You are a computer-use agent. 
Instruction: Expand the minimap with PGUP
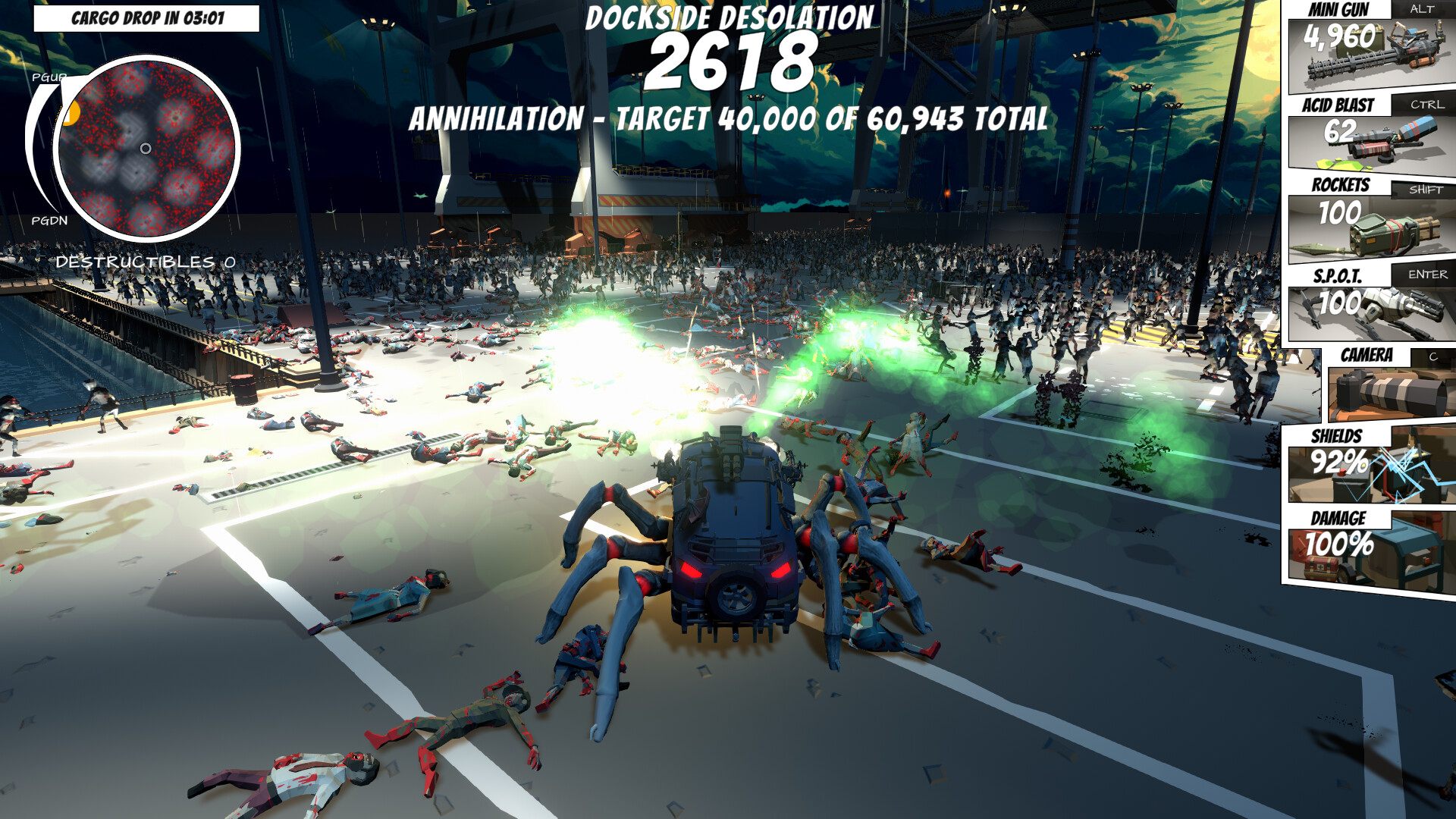(49, 77)
